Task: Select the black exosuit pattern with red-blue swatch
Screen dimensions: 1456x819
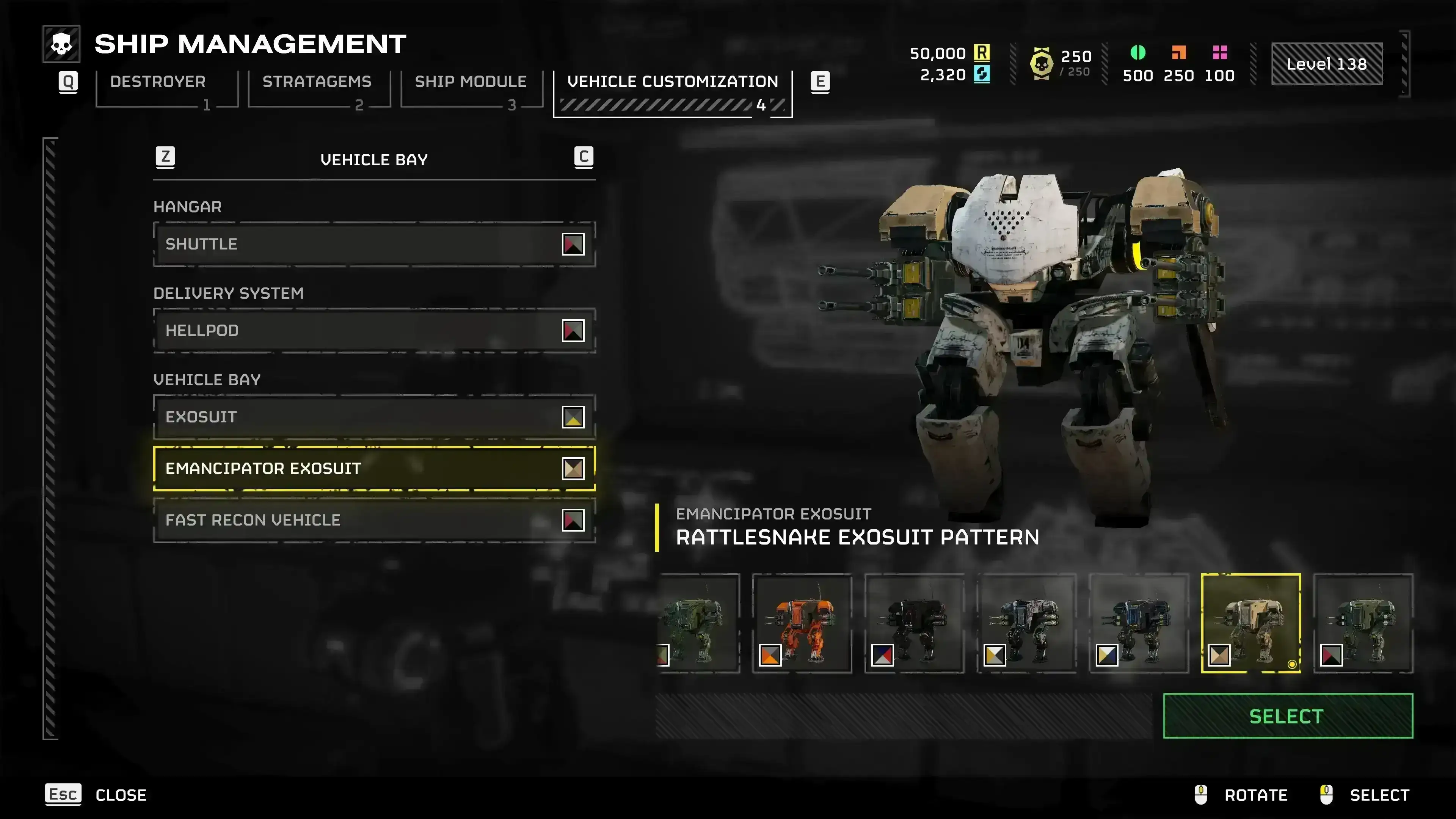Action: [914, 623]
